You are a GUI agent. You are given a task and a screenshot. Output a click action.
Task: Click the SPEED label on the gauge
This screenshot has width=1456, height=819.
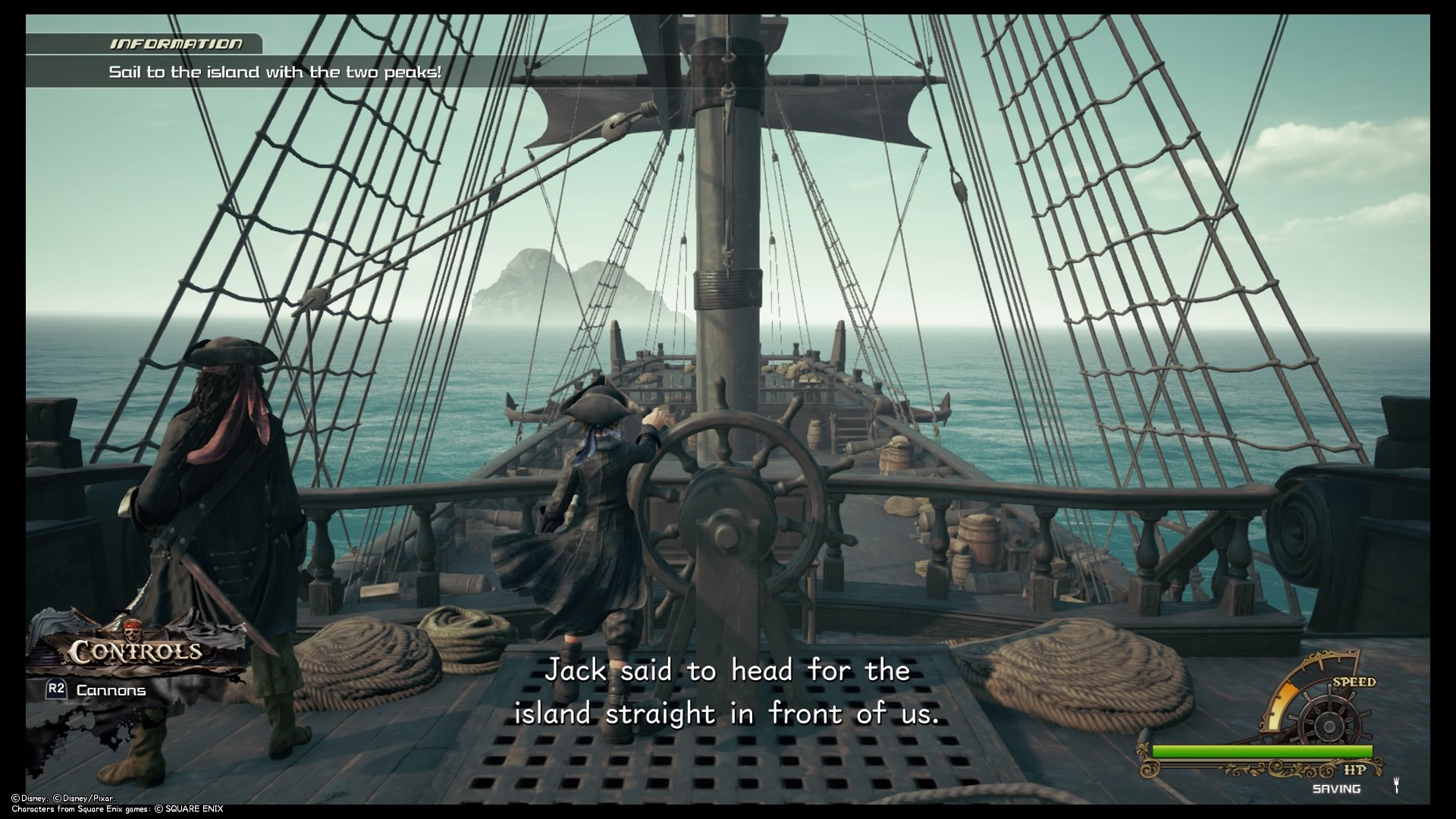point(1355,682)
